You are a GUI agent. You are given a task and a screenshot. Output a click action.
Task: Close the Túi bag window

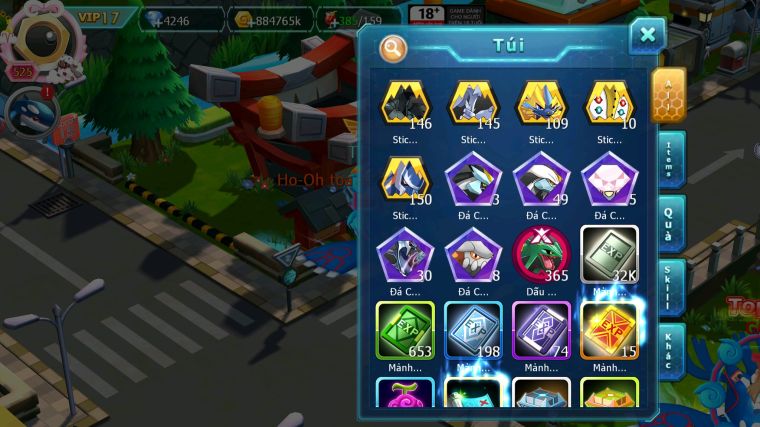point(647,36)
